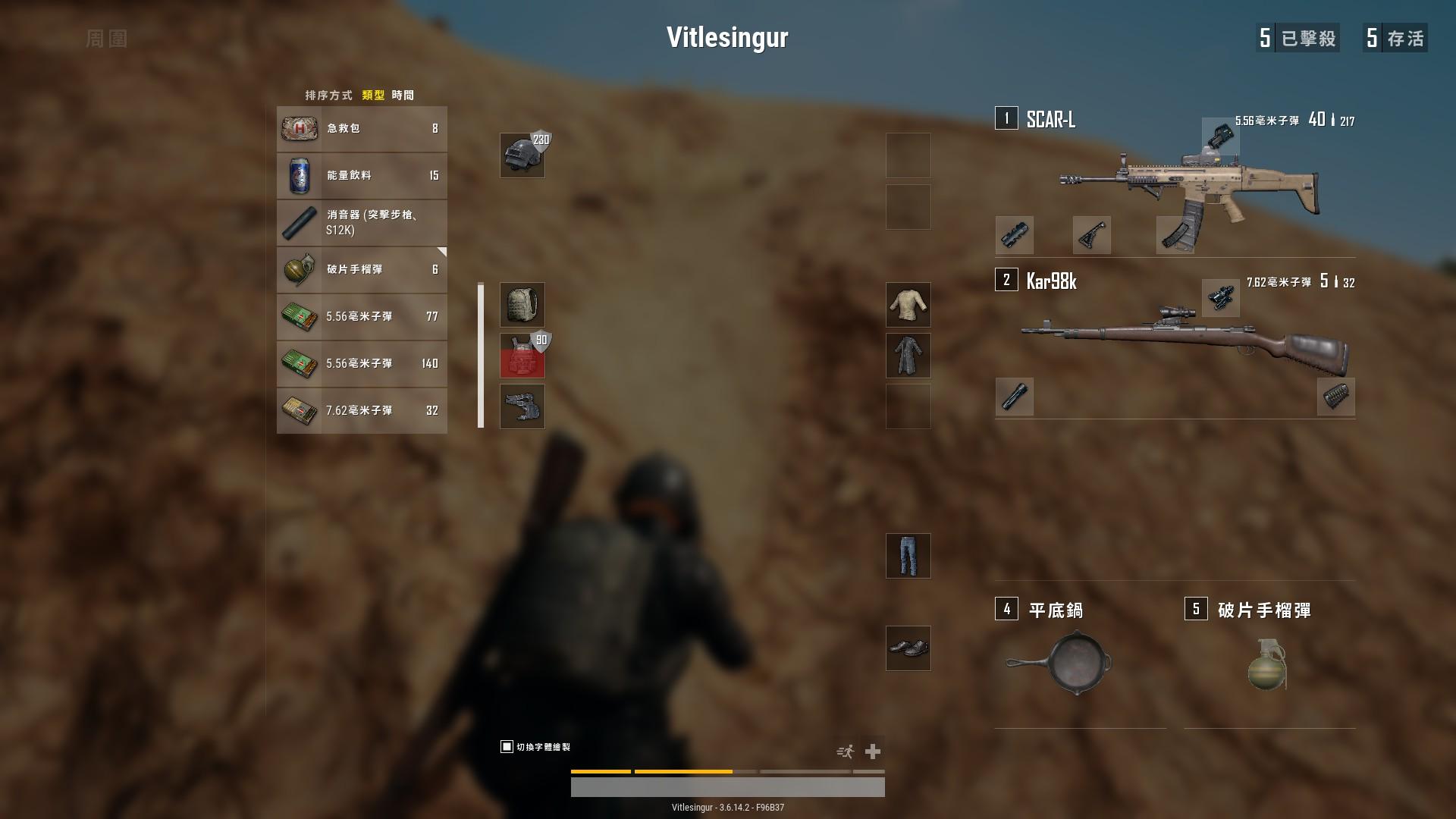Select the equipped shirt in the clothing slot

pos(908,304)
